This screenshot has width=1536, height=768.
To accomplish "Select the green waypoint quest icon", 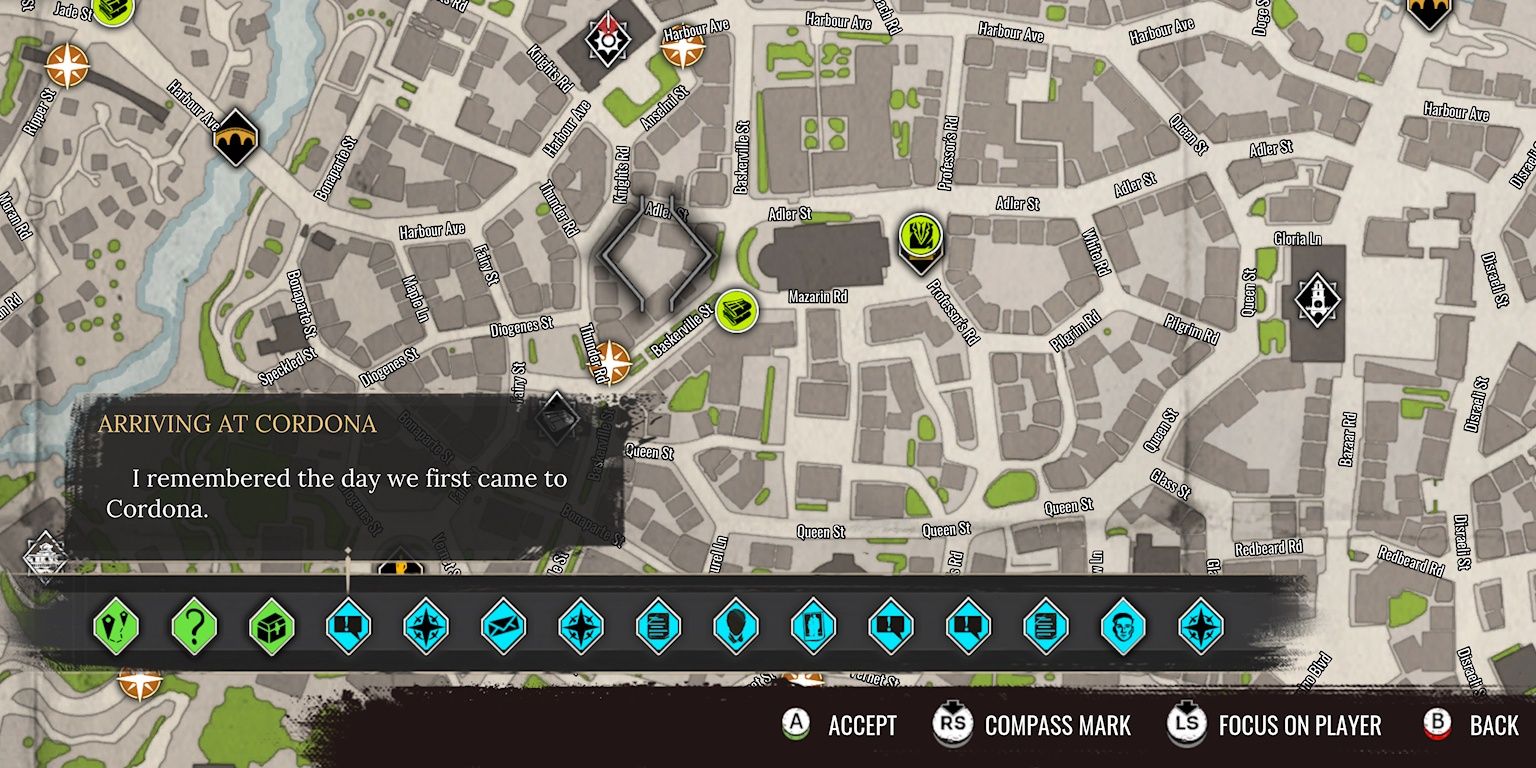I will [115, 627].
